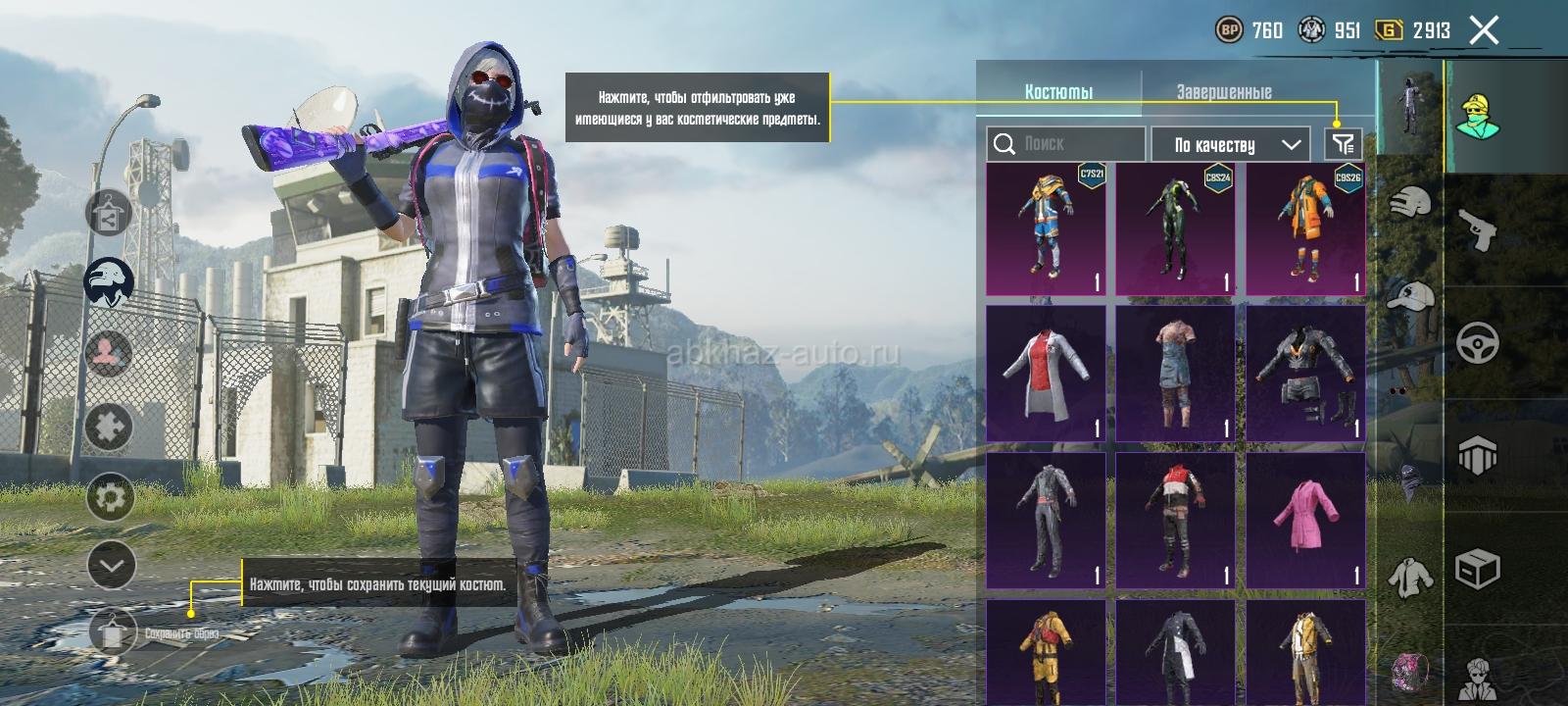Select the white lab coat costume
Viewport: 1568px width, 706px height.
click(1046, 374)
